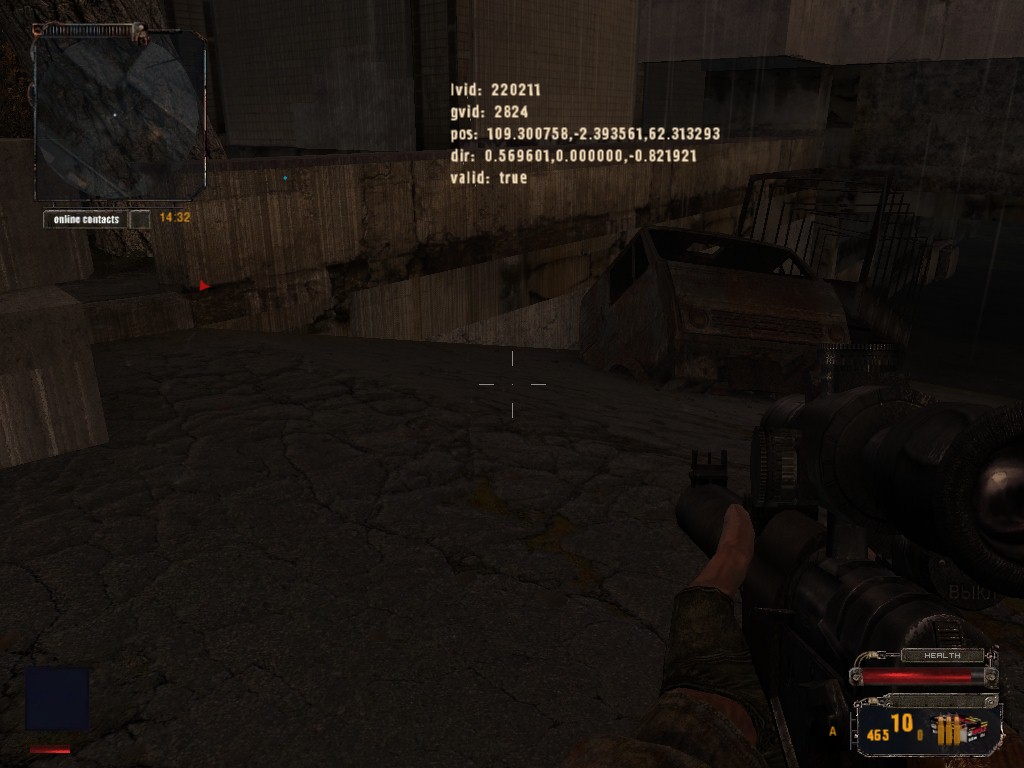Open the online contacts list
The height and width of the screenshot is (768, 1024).
[87, 219]
